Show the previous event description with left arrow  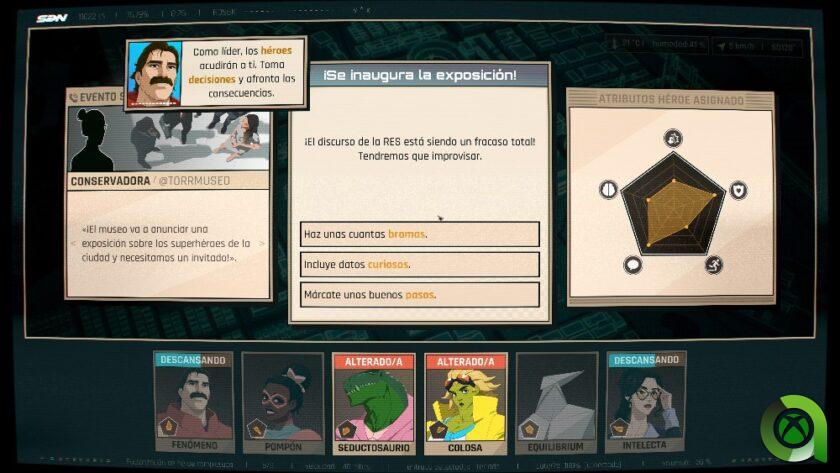(x=73, y=242)
